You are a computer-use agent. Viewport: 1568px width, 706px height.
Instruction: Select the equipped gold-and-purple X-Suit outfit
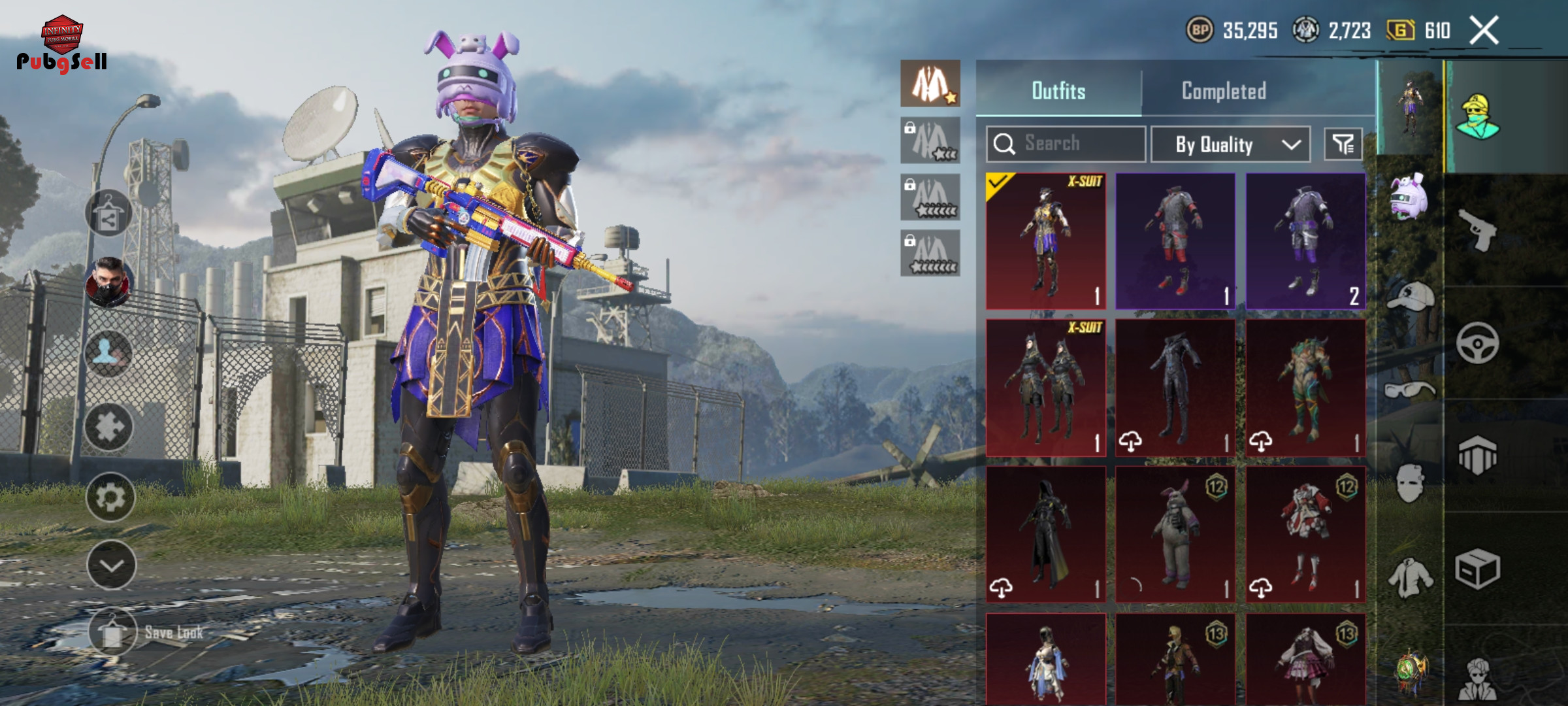(1045, 241)
